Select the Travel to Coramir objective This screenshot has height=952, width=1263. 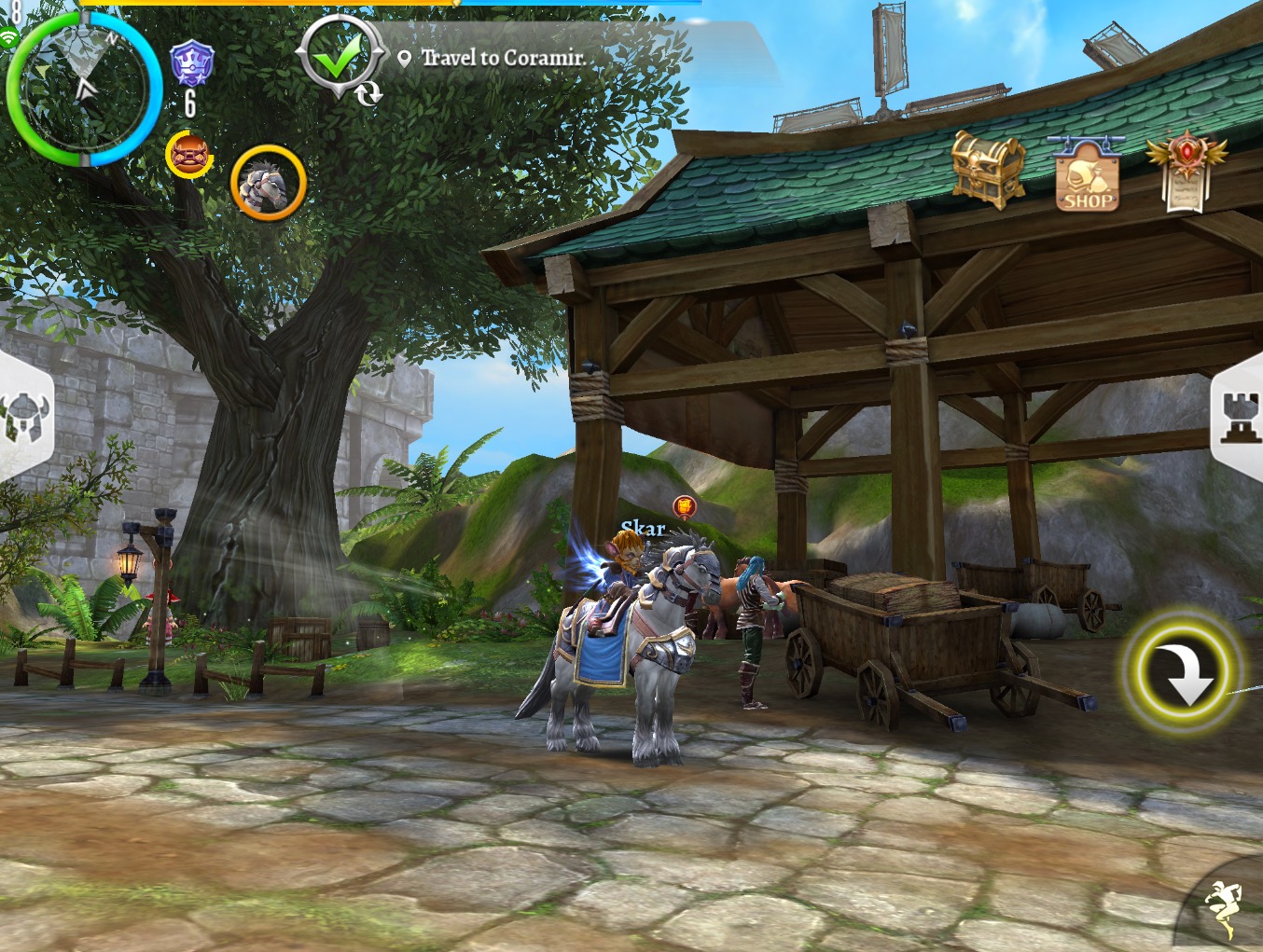pos(503,58)
